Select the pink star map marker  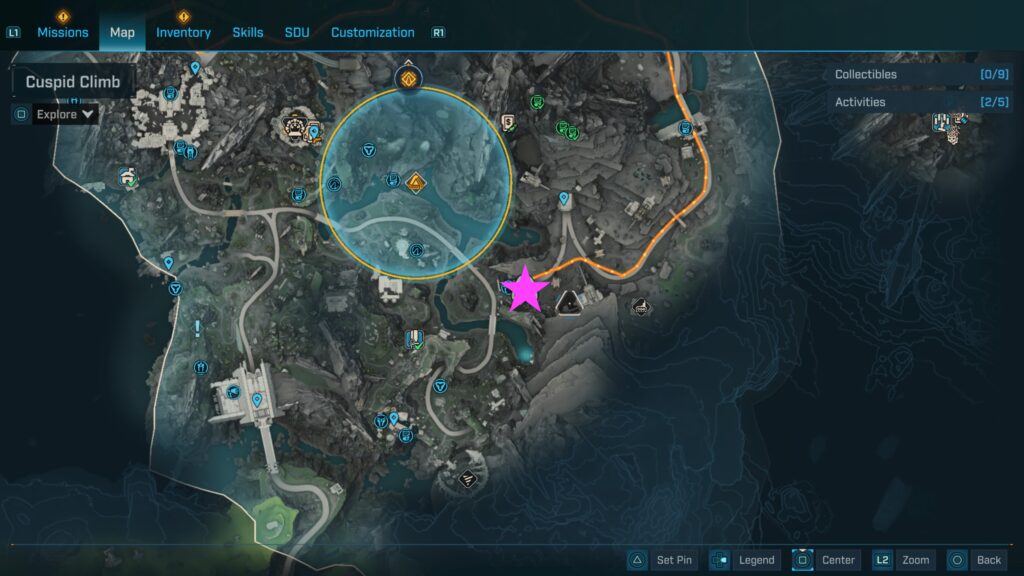(x=525, y=290)
